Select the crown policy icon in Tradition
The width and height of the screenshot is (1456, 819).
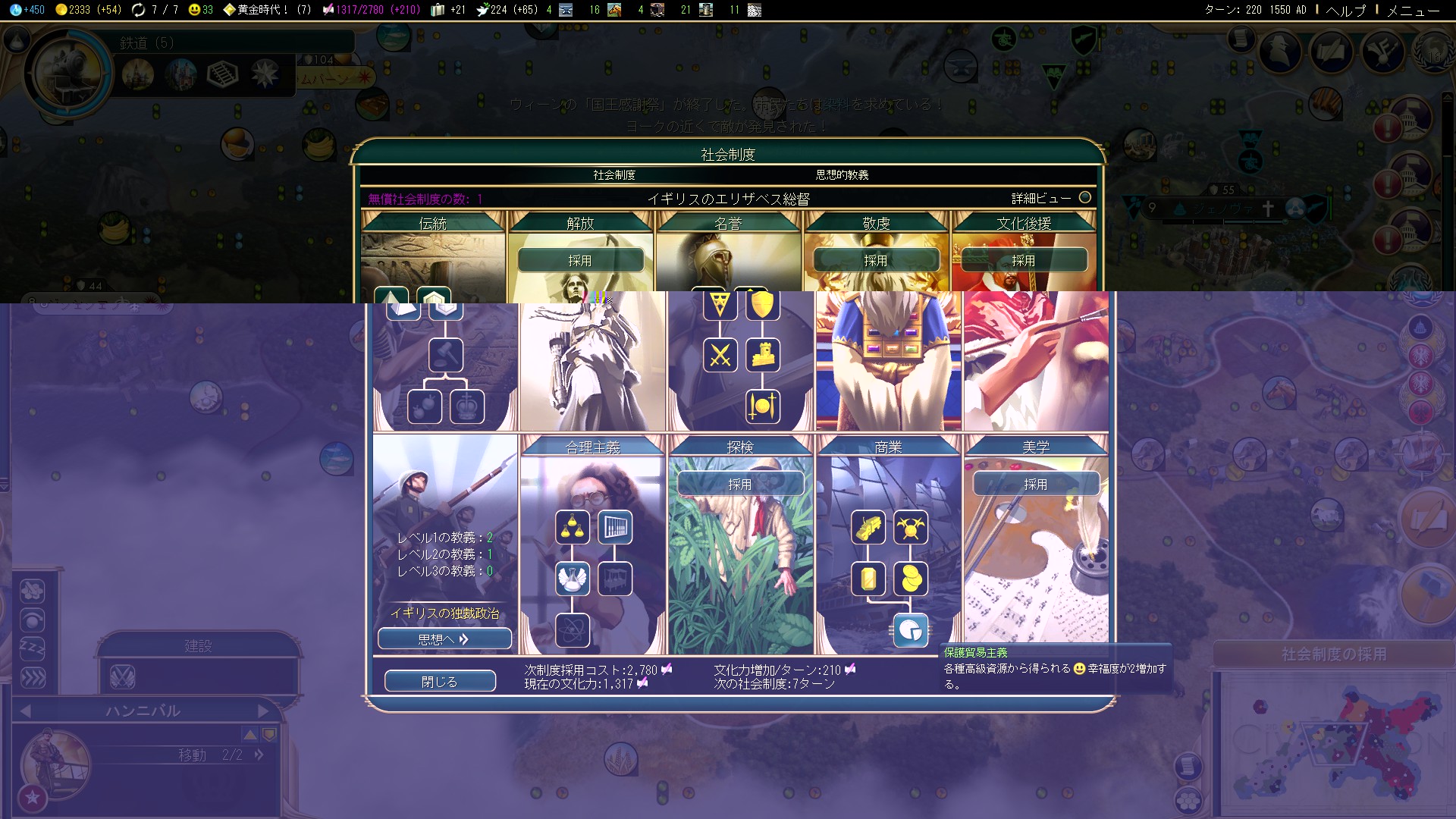coord(467,406)
